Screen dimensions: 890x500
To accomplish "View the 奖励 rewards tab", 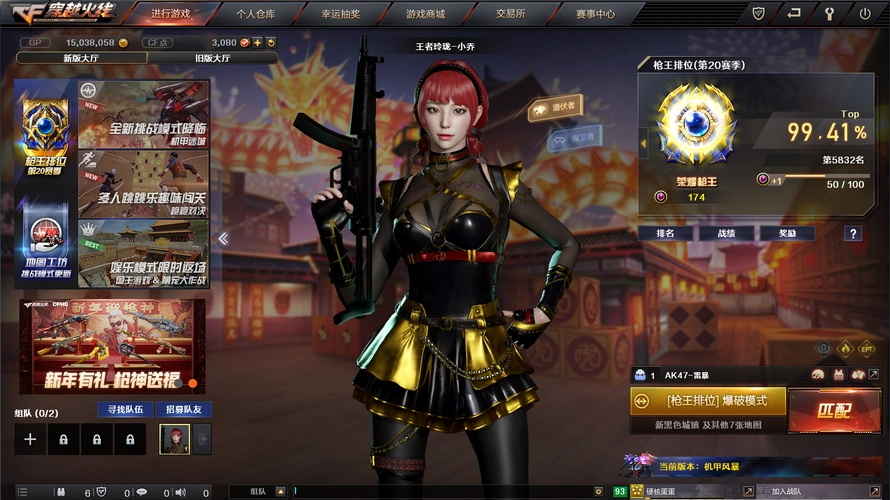I will point(788,233).
